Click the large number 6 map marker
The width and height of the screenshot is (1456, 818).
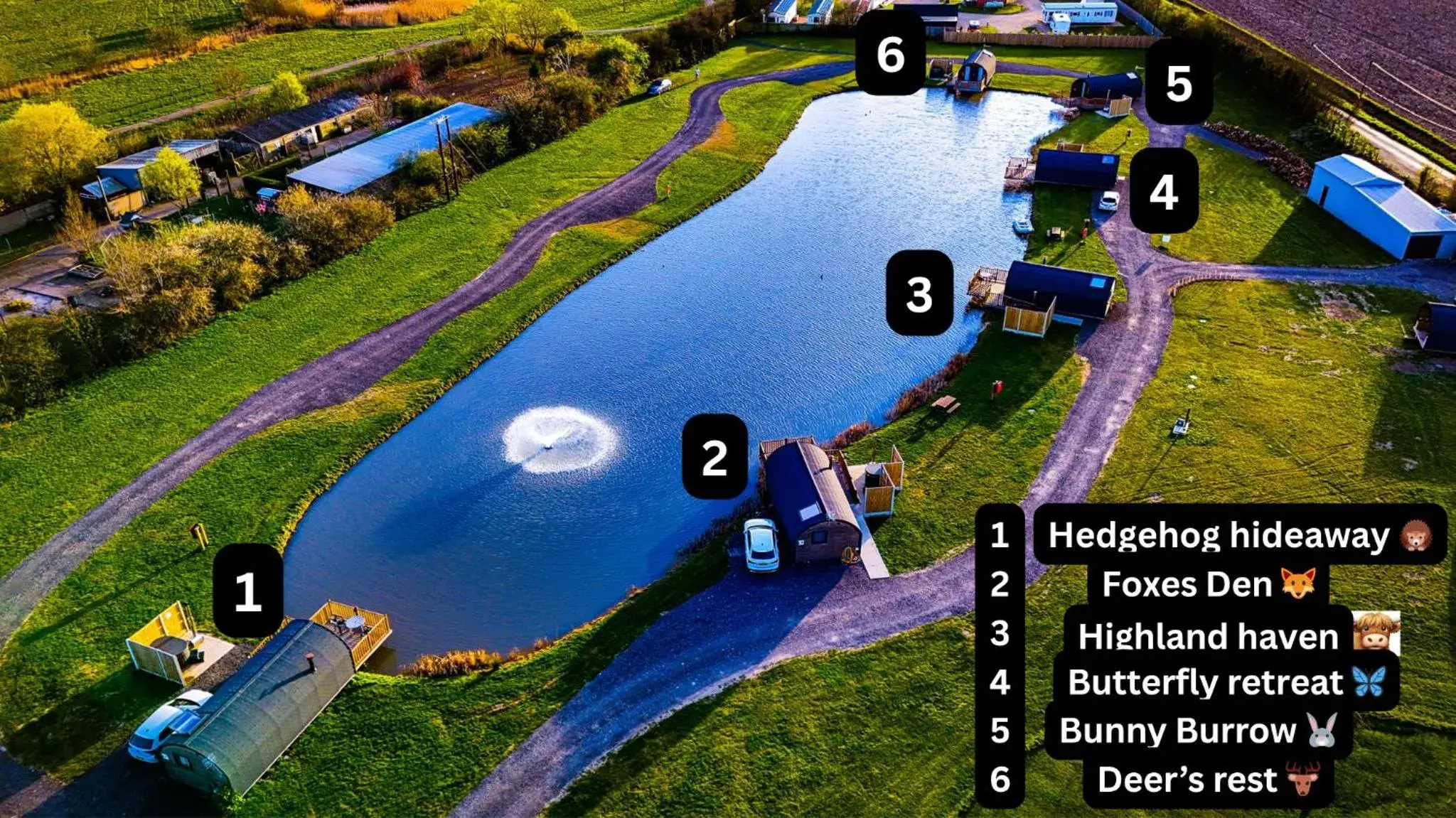[890, 54]
